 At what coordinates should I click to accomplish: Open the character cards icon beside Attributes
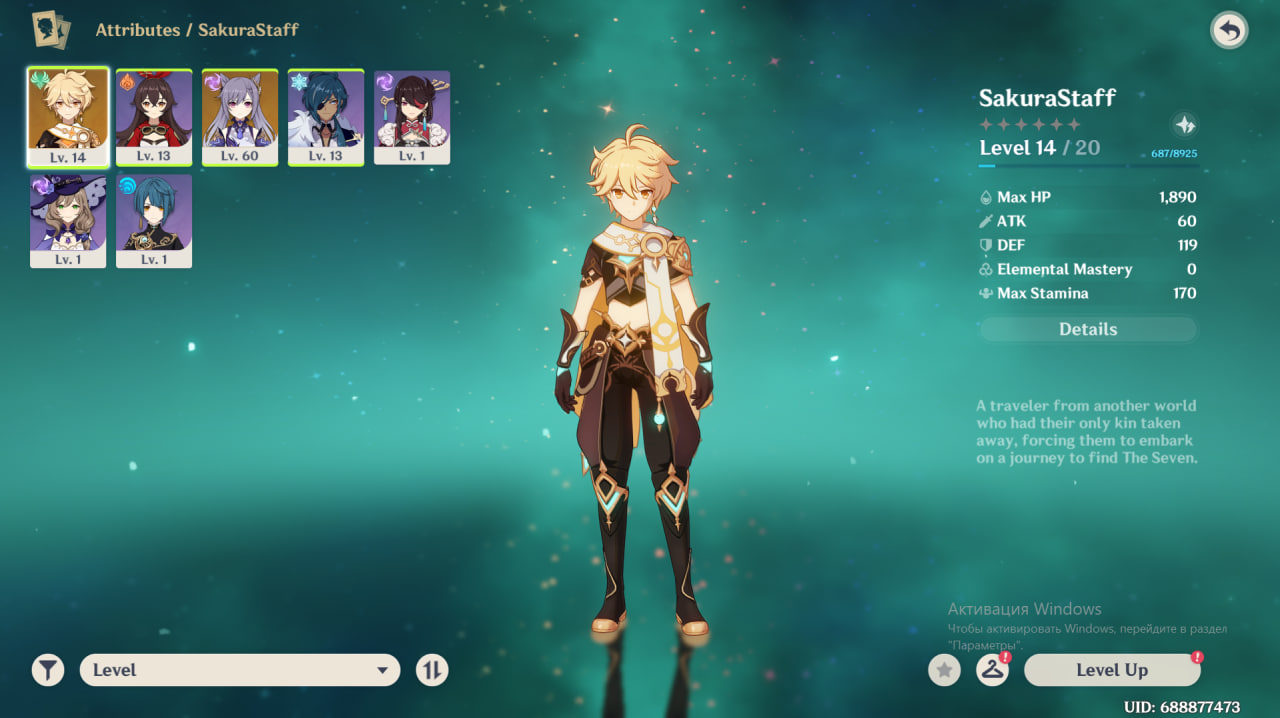49,30
